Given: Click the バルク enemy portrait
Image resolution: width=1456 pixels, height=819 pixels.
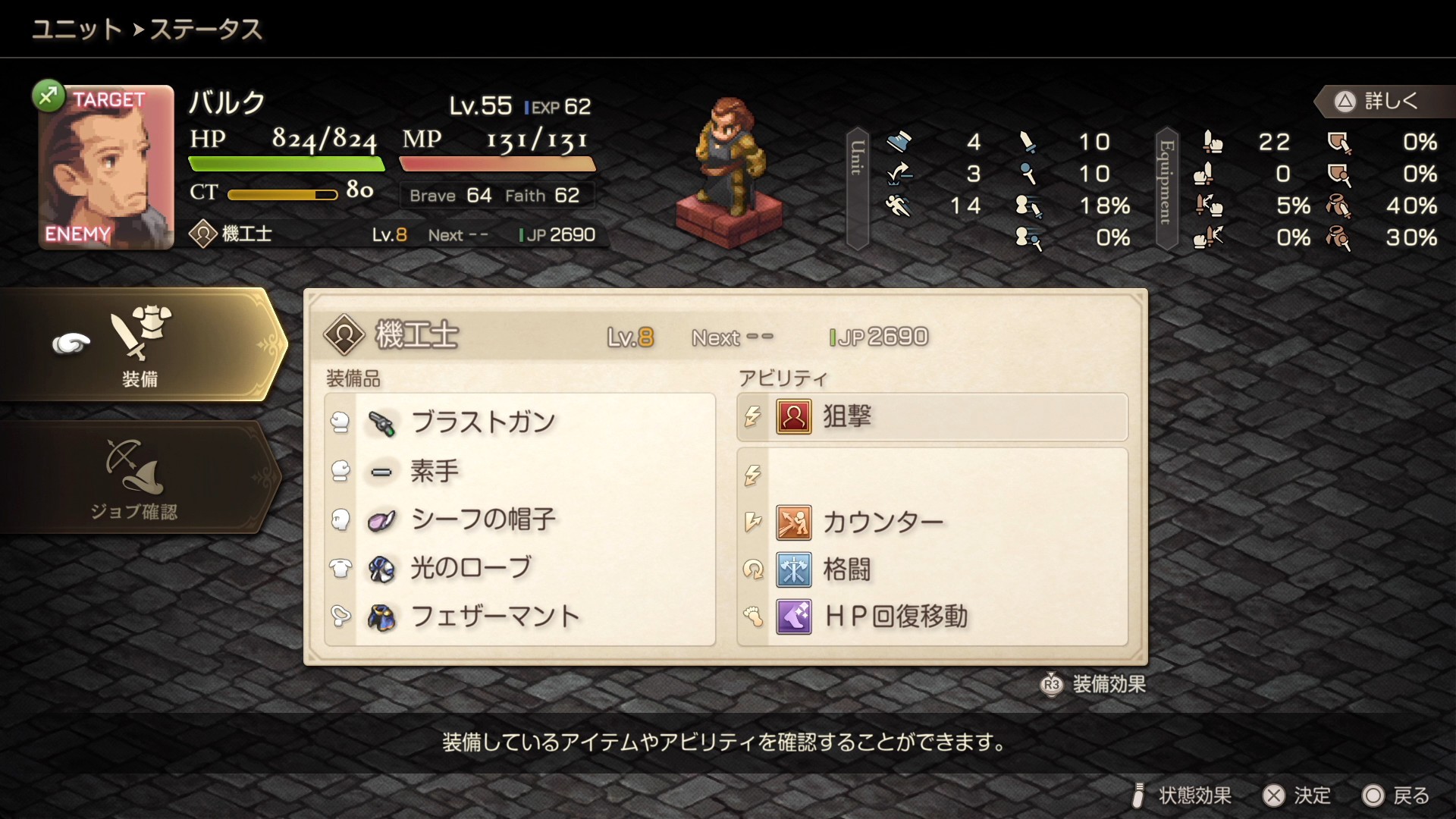Looking at the screenshot, I should pos(106,168).
